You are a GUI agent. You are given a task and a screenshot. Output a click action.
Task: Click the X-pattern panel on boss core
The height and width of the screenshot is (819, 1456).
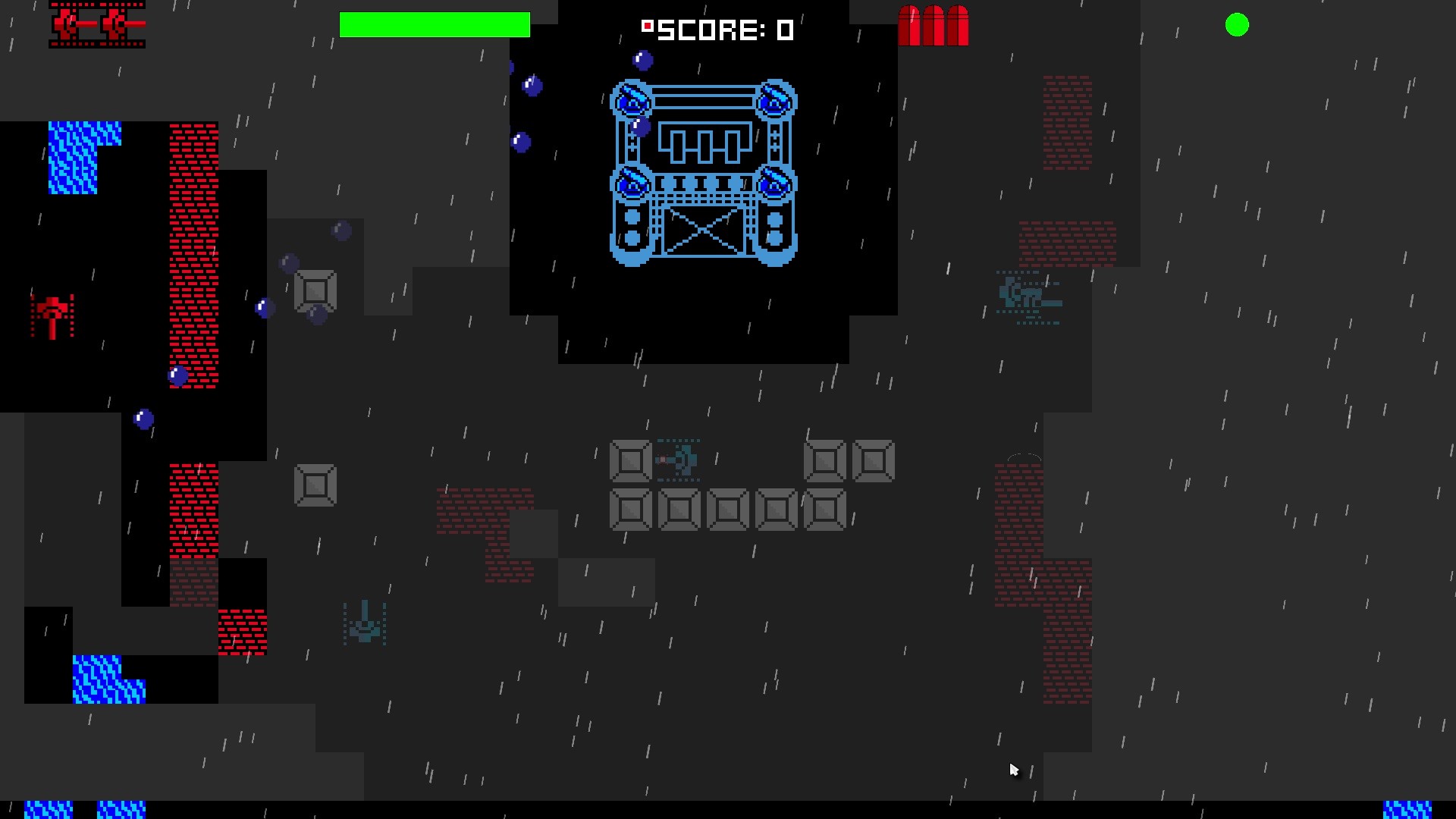click(x=704, y=231)
